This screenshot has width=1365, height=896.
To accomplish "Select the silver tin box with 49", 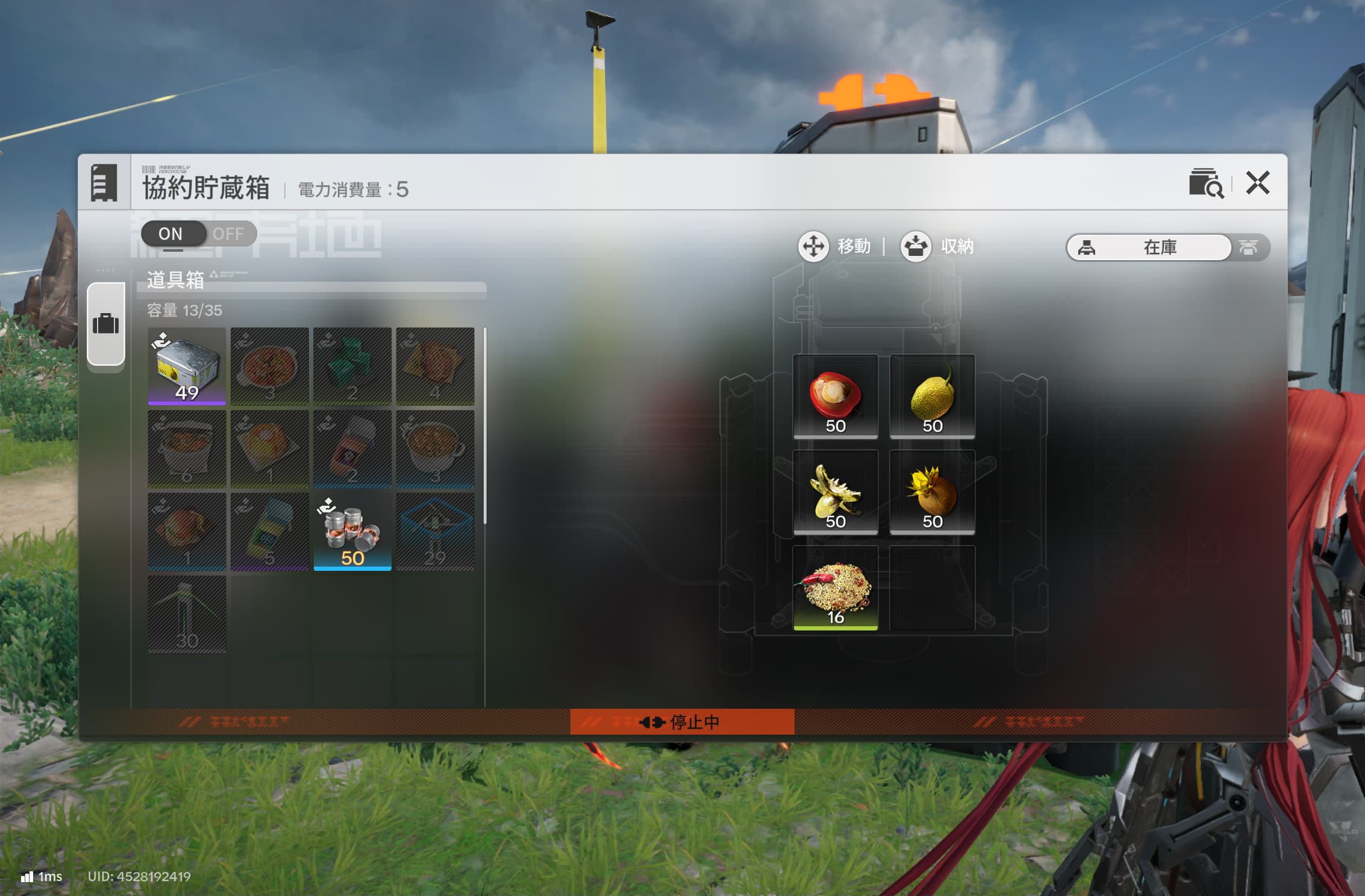I will coord(187,366).
